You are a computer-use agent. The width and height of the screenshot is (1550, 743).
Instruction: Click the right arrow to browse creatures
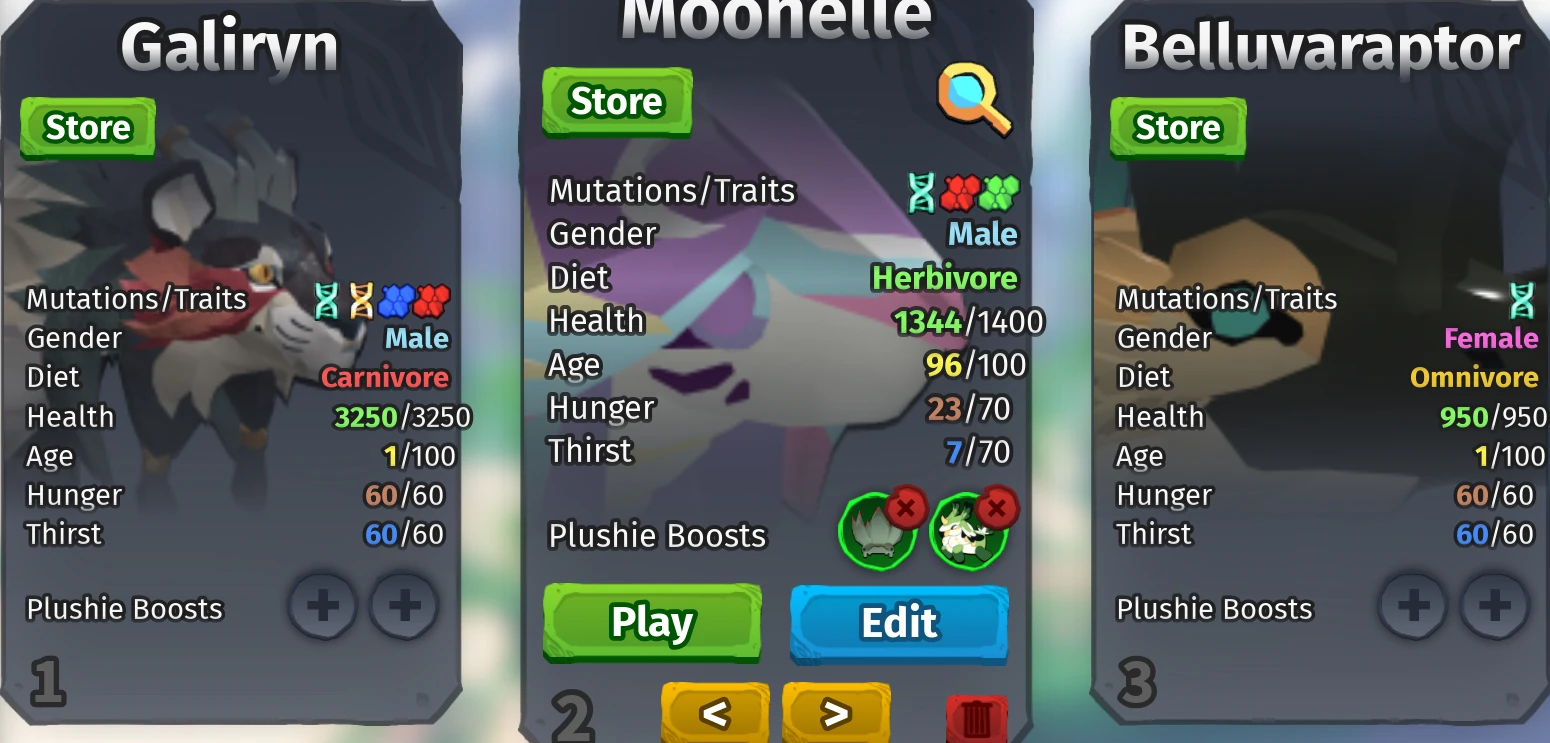point(837,714)
